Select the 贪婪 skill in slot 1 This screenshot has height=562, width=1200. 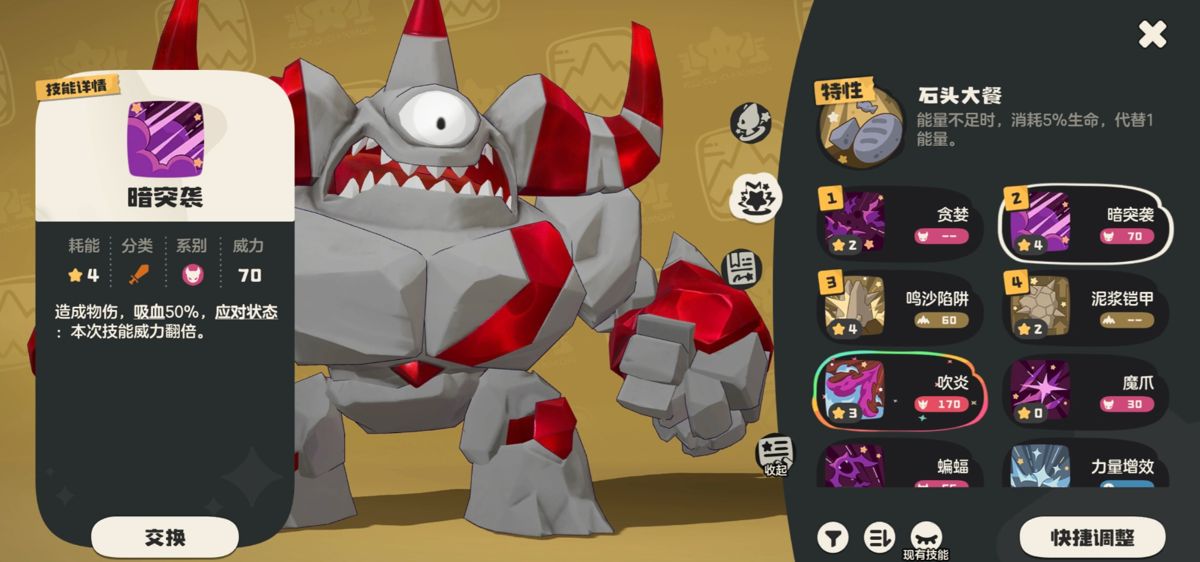900,222
